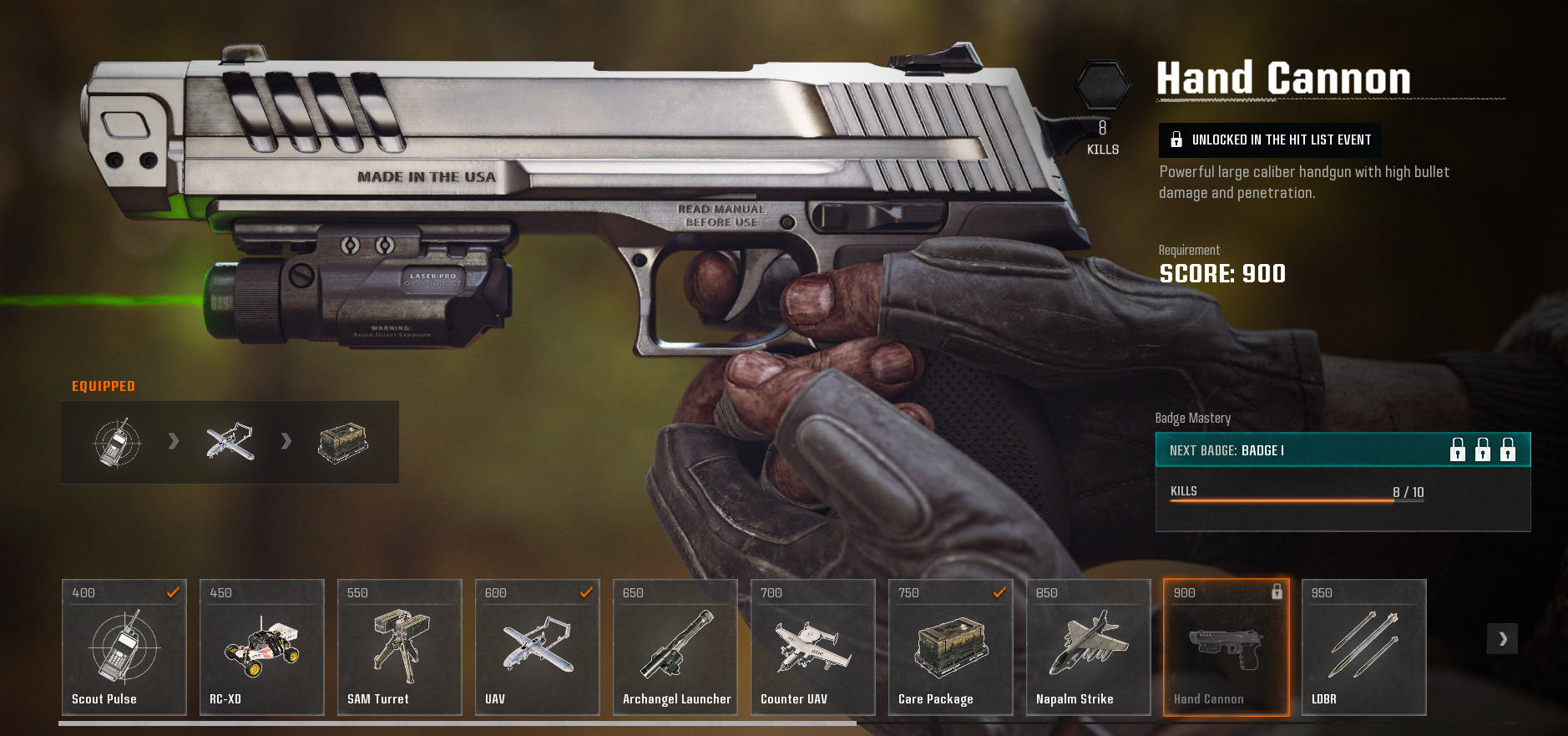
Task: Pick the LDBR scorestreak tile
Action: 1364,647
